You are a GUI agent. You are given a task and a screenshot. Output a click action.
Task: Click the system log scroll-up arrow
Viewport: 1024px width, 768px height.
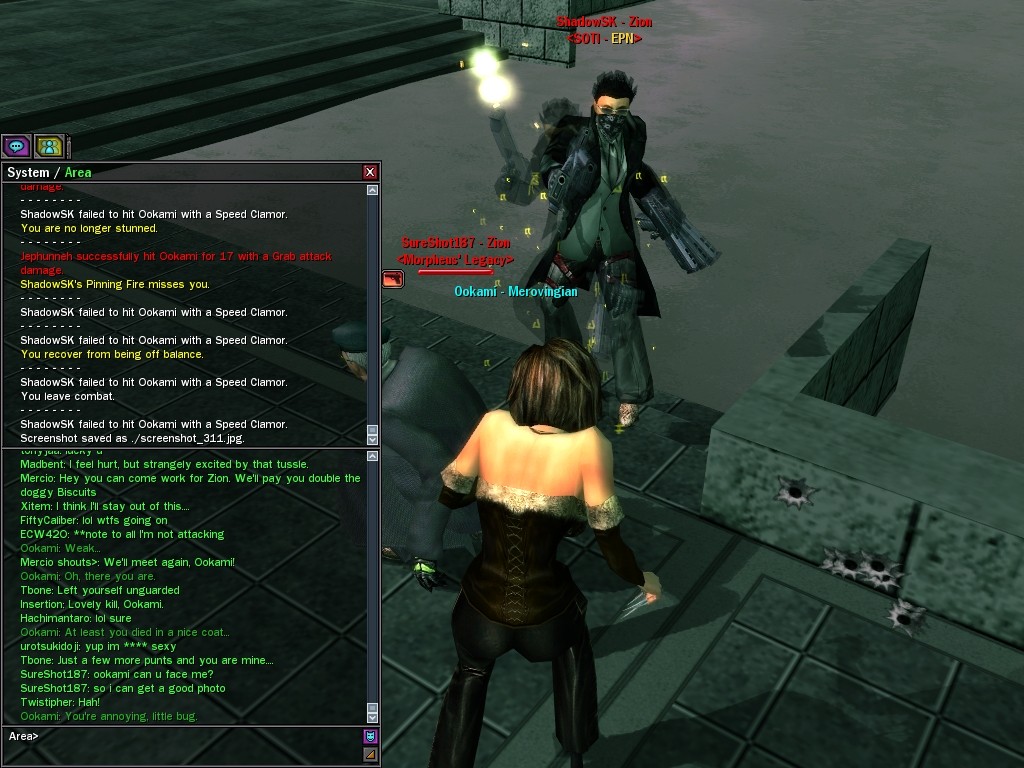373,190
